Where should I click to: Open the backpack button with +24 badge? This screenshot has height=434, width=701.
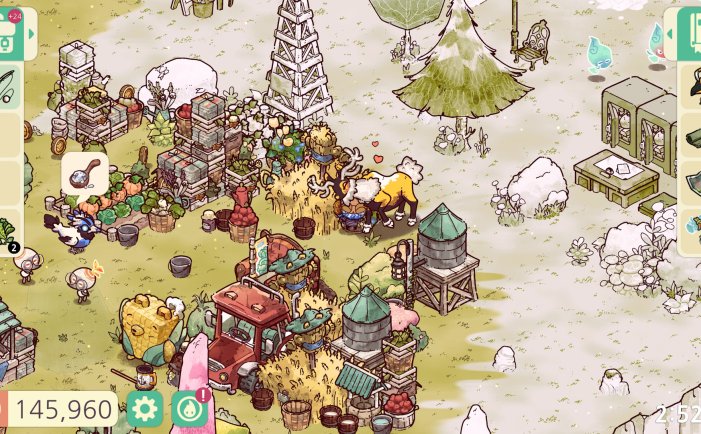(x=9, y=32)
